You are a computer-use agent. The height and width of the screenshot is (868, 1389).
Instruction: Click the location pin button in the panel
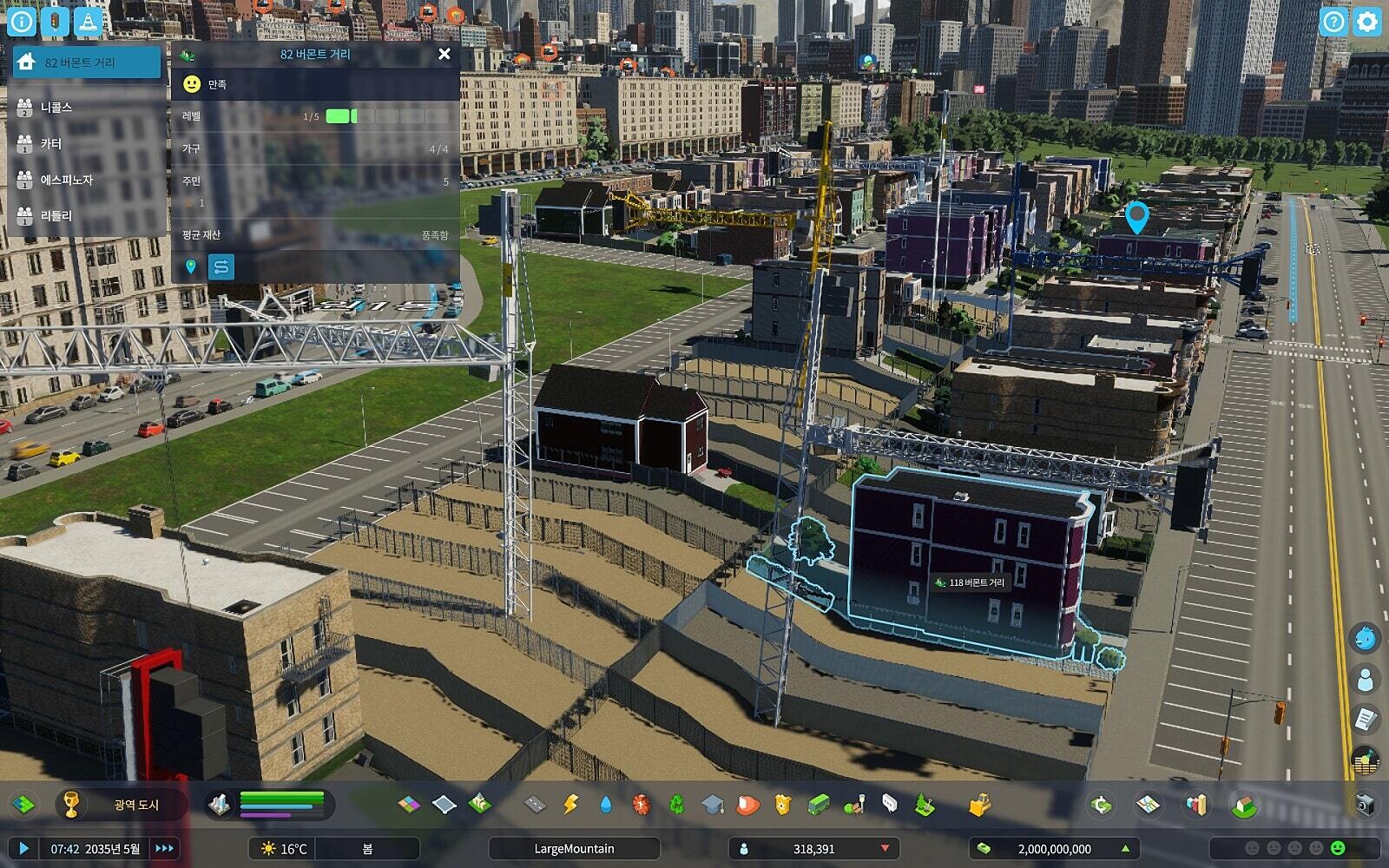click(191, 266)
